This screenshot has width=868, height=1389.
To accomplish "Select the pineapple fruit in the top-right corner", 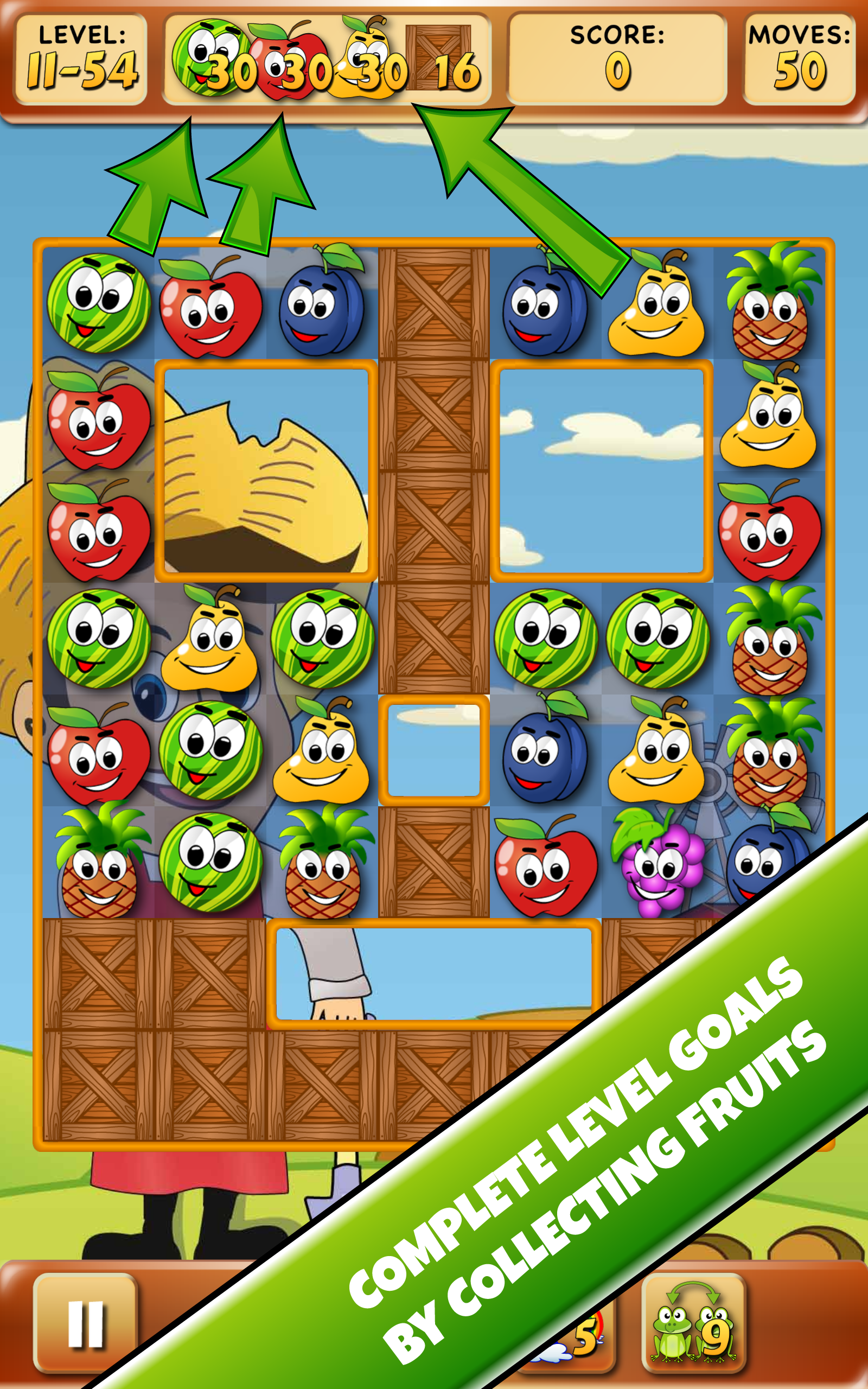I will (x=769, y=310).
